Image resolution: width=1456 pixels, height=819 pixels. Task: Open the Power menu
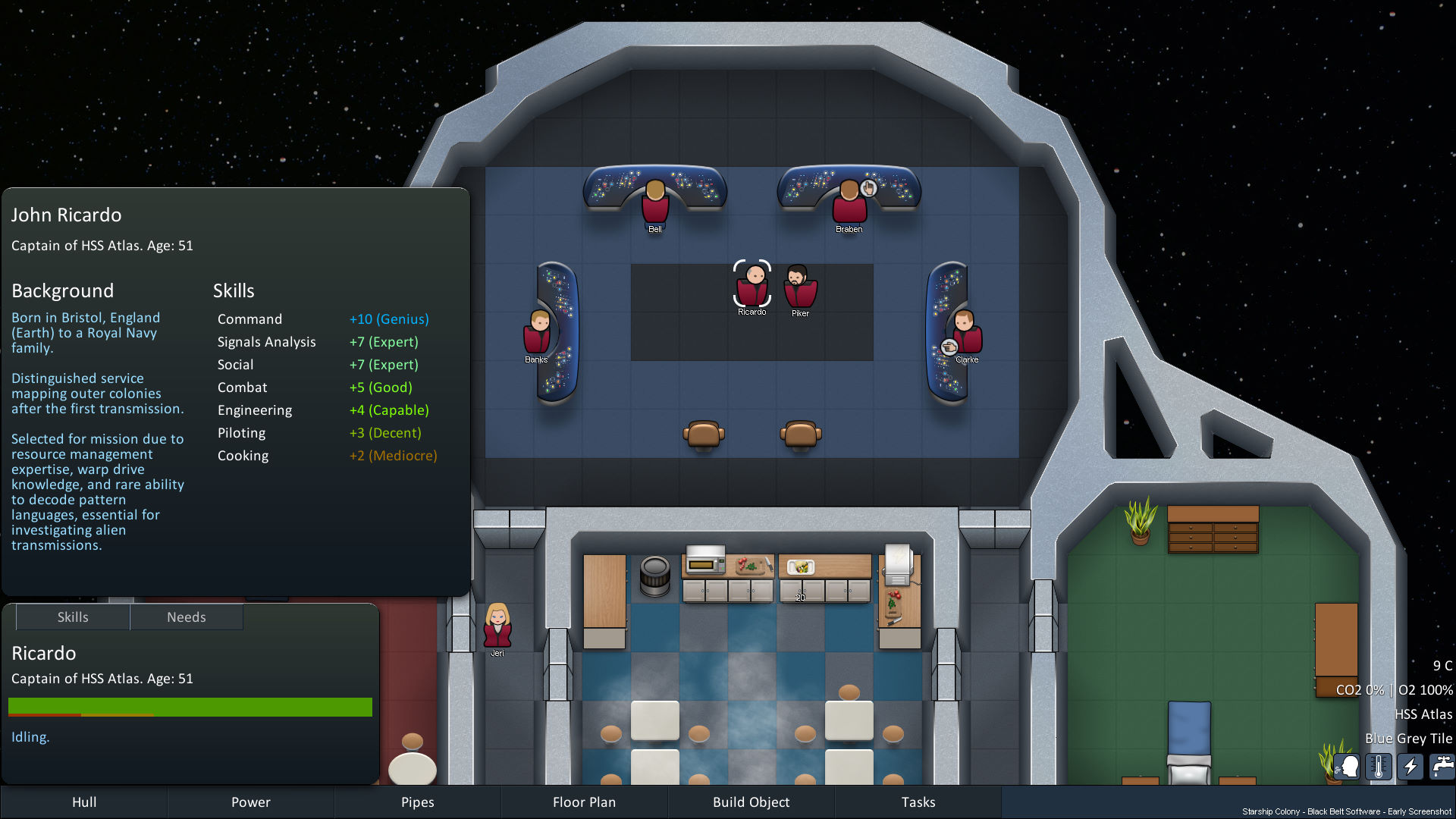(250, 802)
